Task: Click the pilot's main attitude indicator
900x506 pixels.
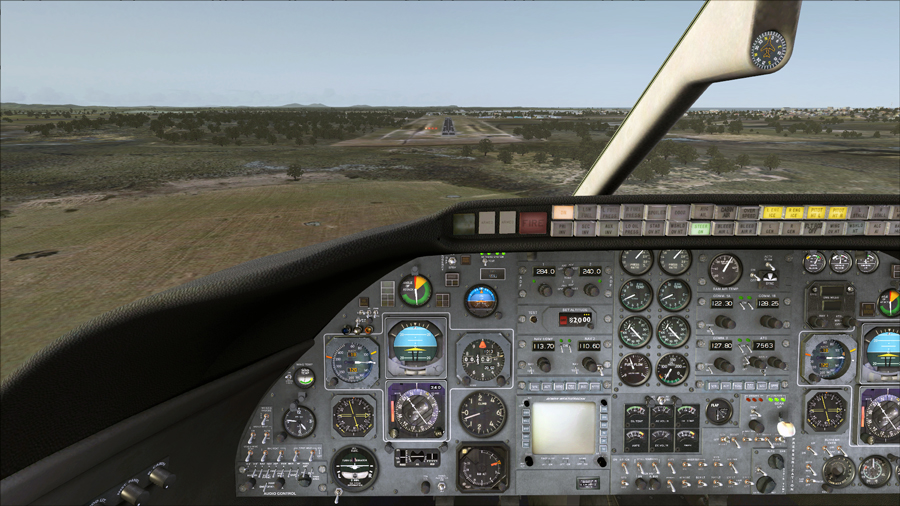Action: click(415, 345)
